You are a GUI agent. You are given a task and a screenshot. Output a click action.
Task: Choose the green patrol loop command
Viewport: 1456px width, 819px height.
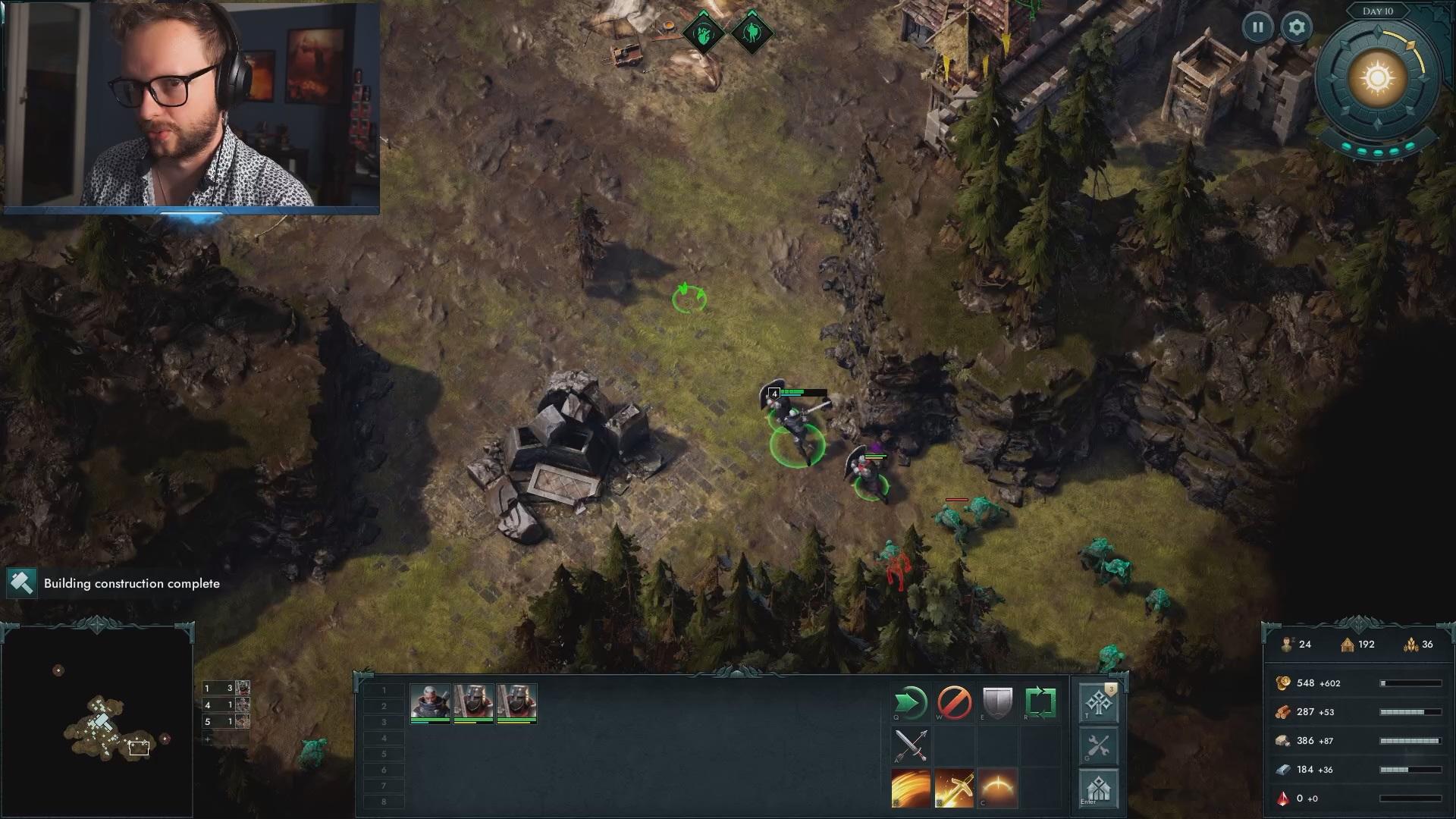[x=1040, y=703]
